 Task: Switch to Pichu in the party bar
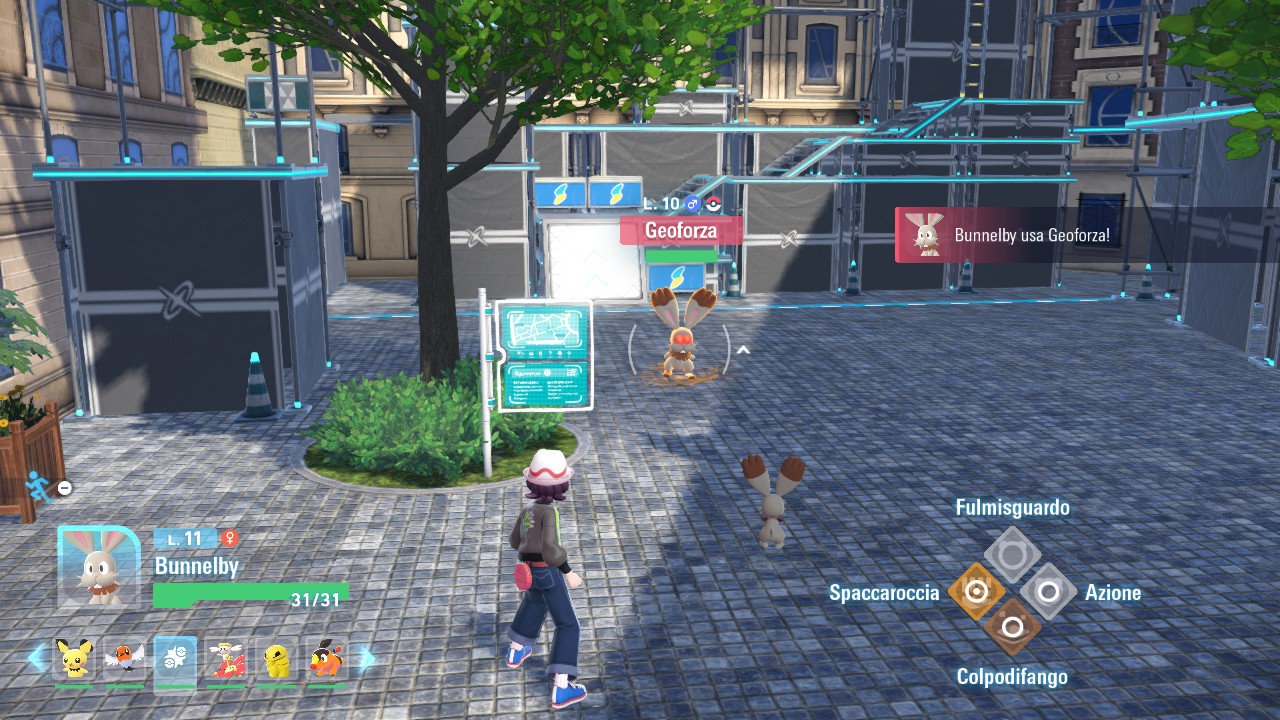(x=73, y=658)
